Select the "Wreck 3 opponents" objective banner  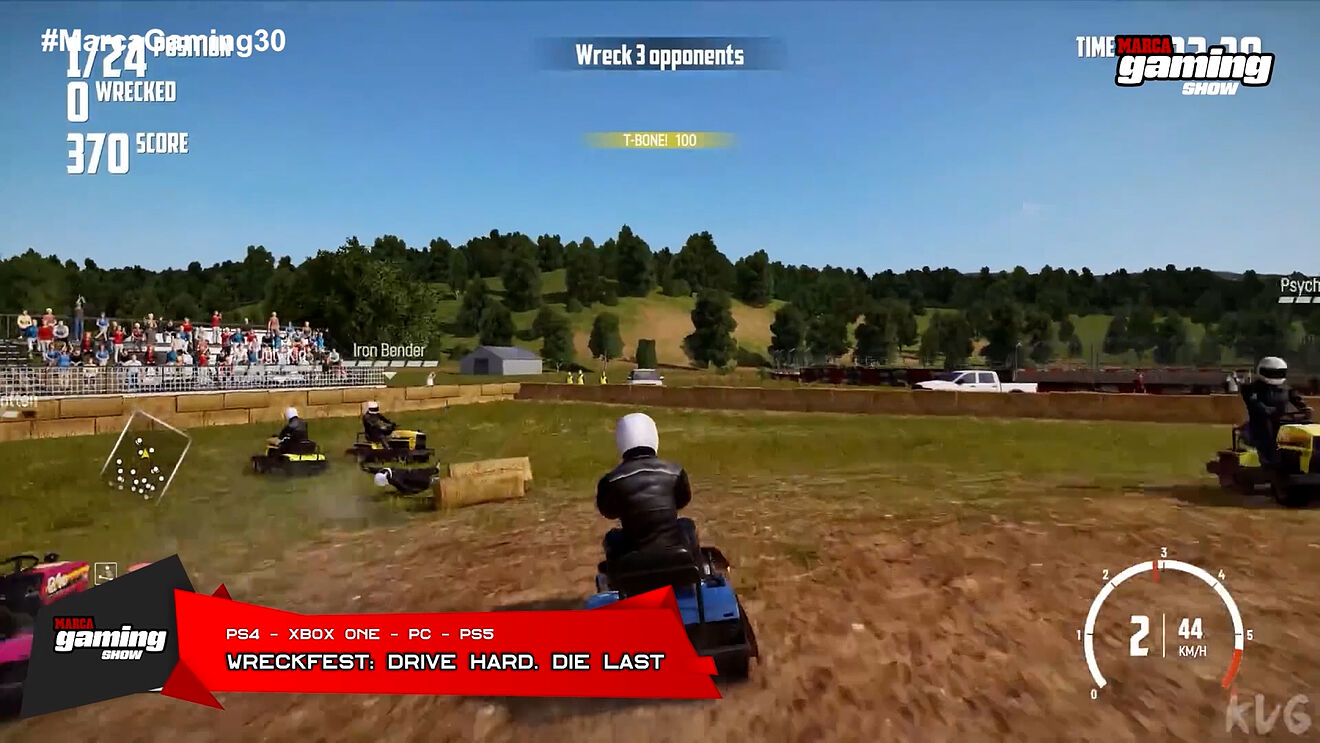coord(659,55)
